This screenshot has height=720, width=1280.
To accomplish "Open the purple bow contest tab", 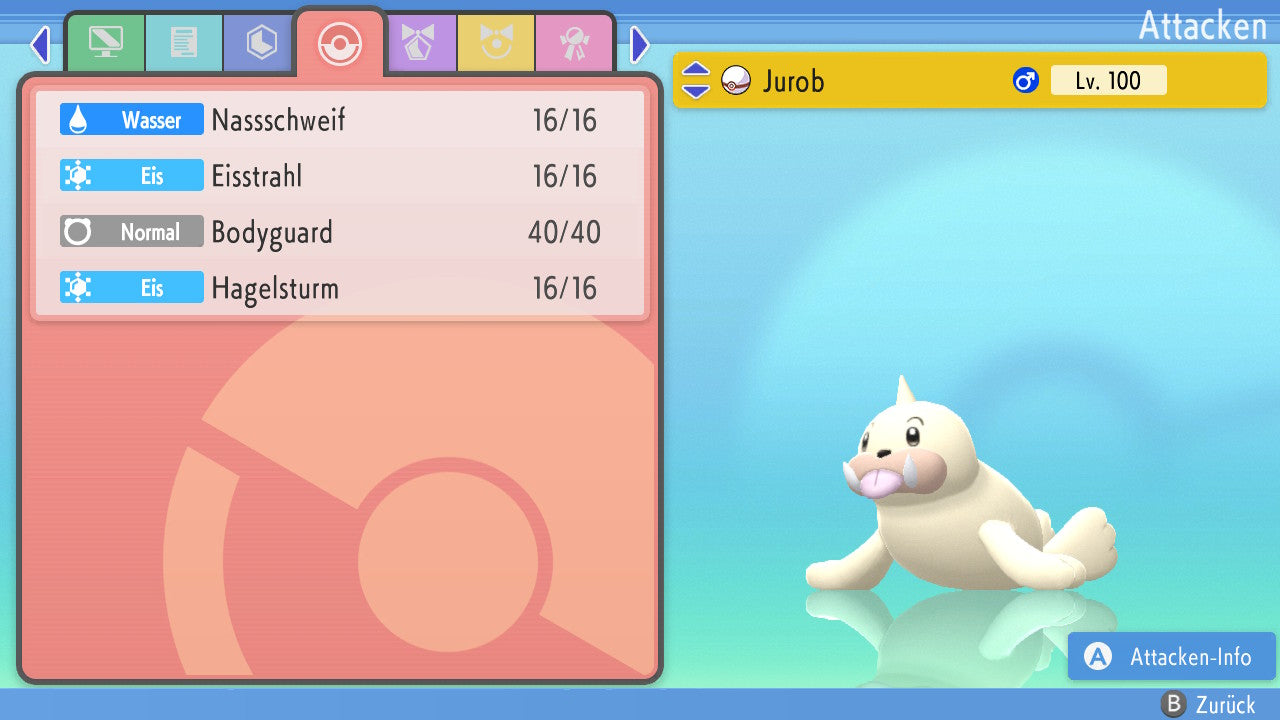I will tap(418, 43).
